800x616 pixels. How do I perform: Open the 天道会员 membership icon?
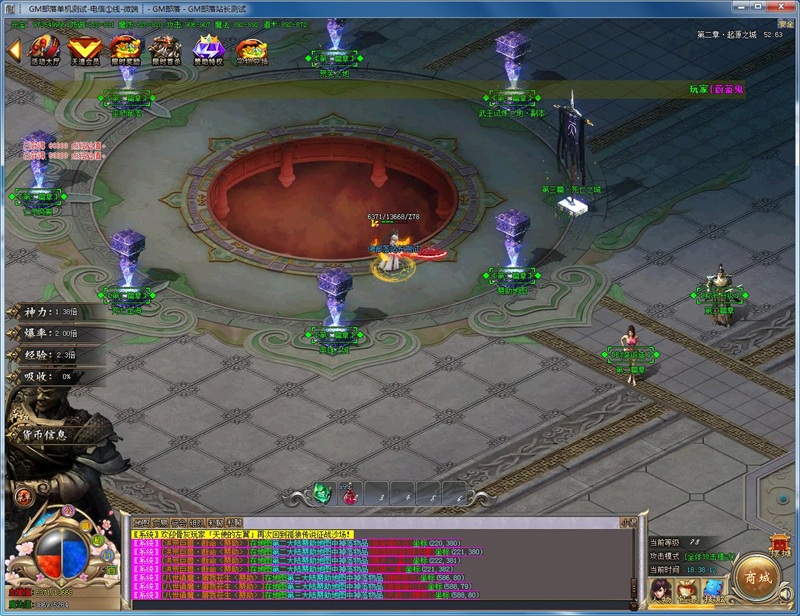(84, 49)
